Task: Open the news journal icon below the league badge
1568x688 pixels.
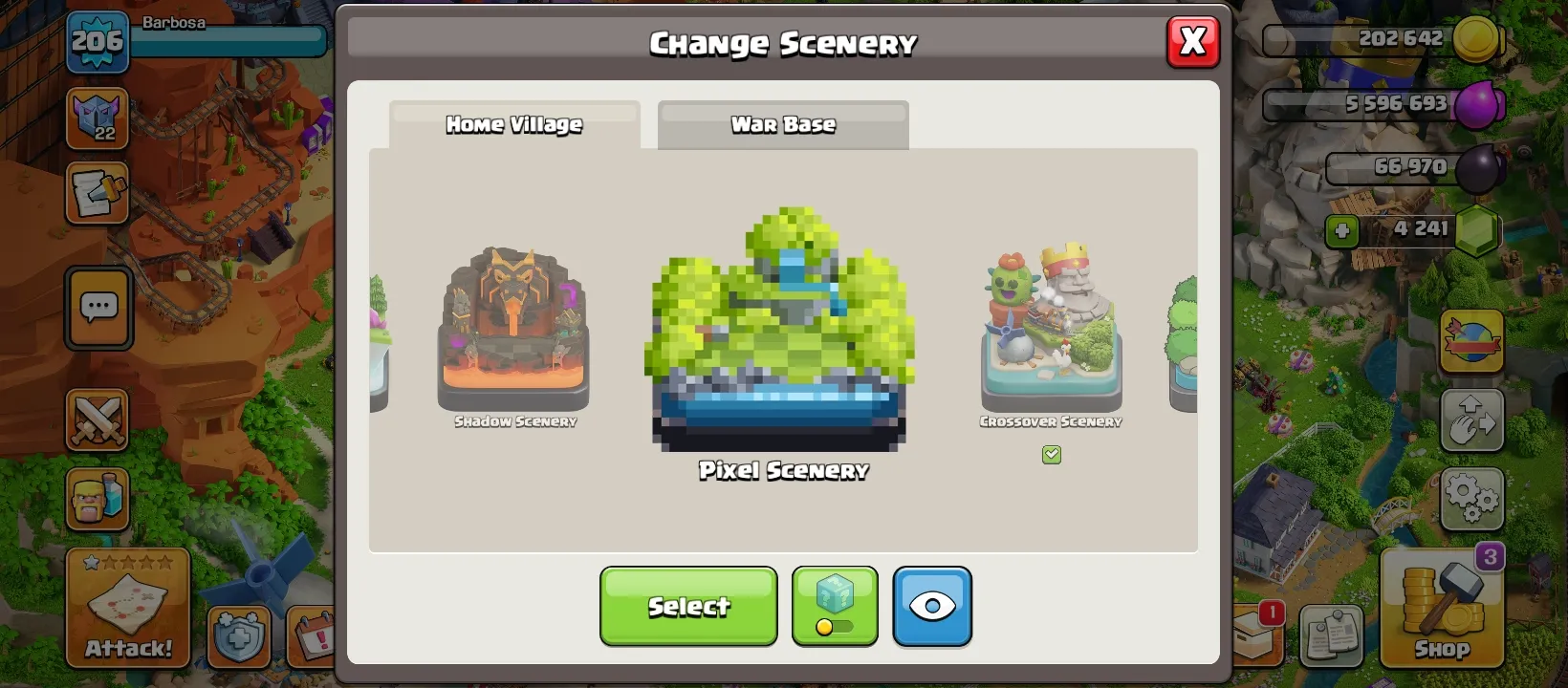Action: 97,192
